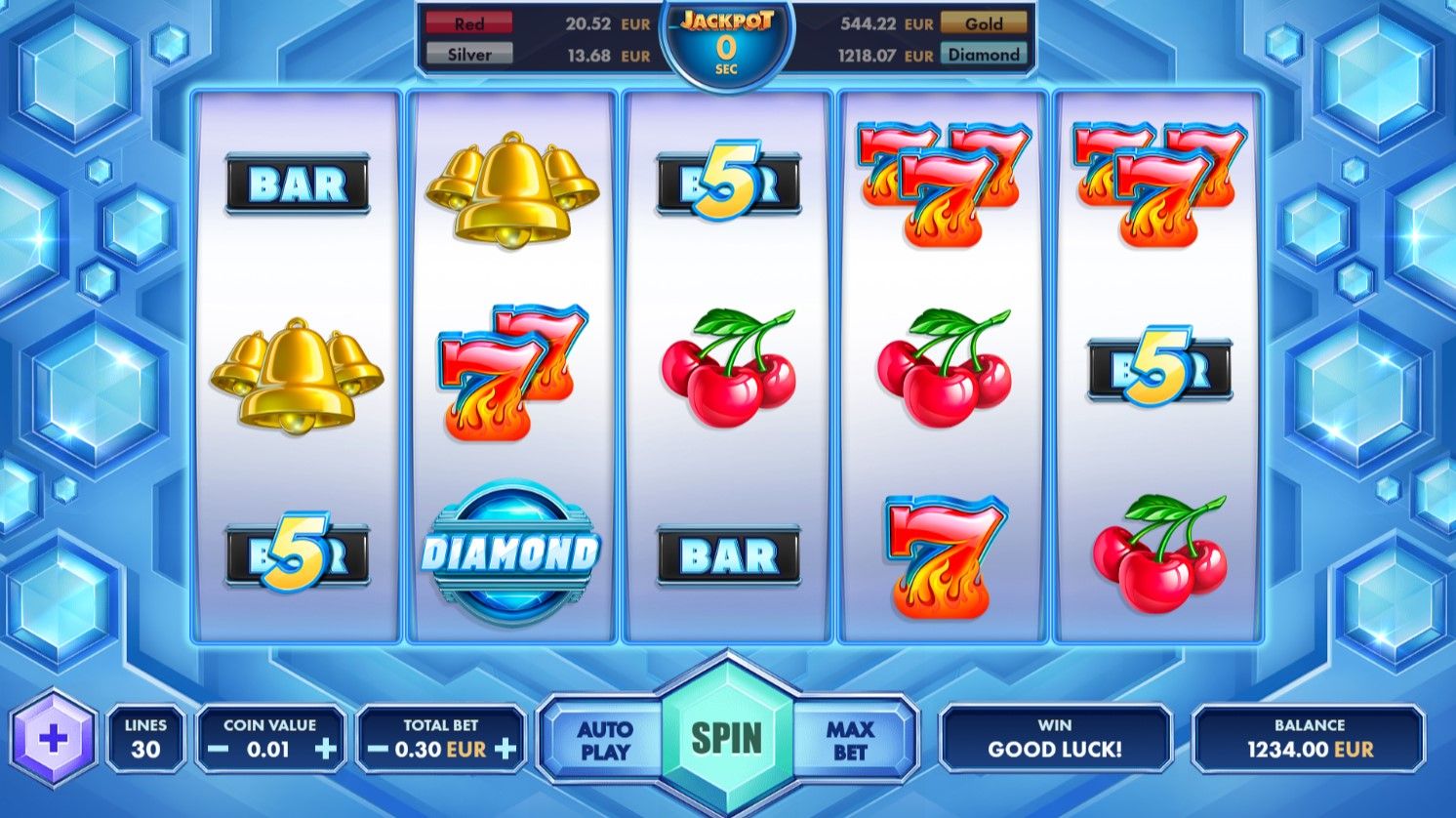
Task: Start Auto Play mode
Action: coord(605,741)
